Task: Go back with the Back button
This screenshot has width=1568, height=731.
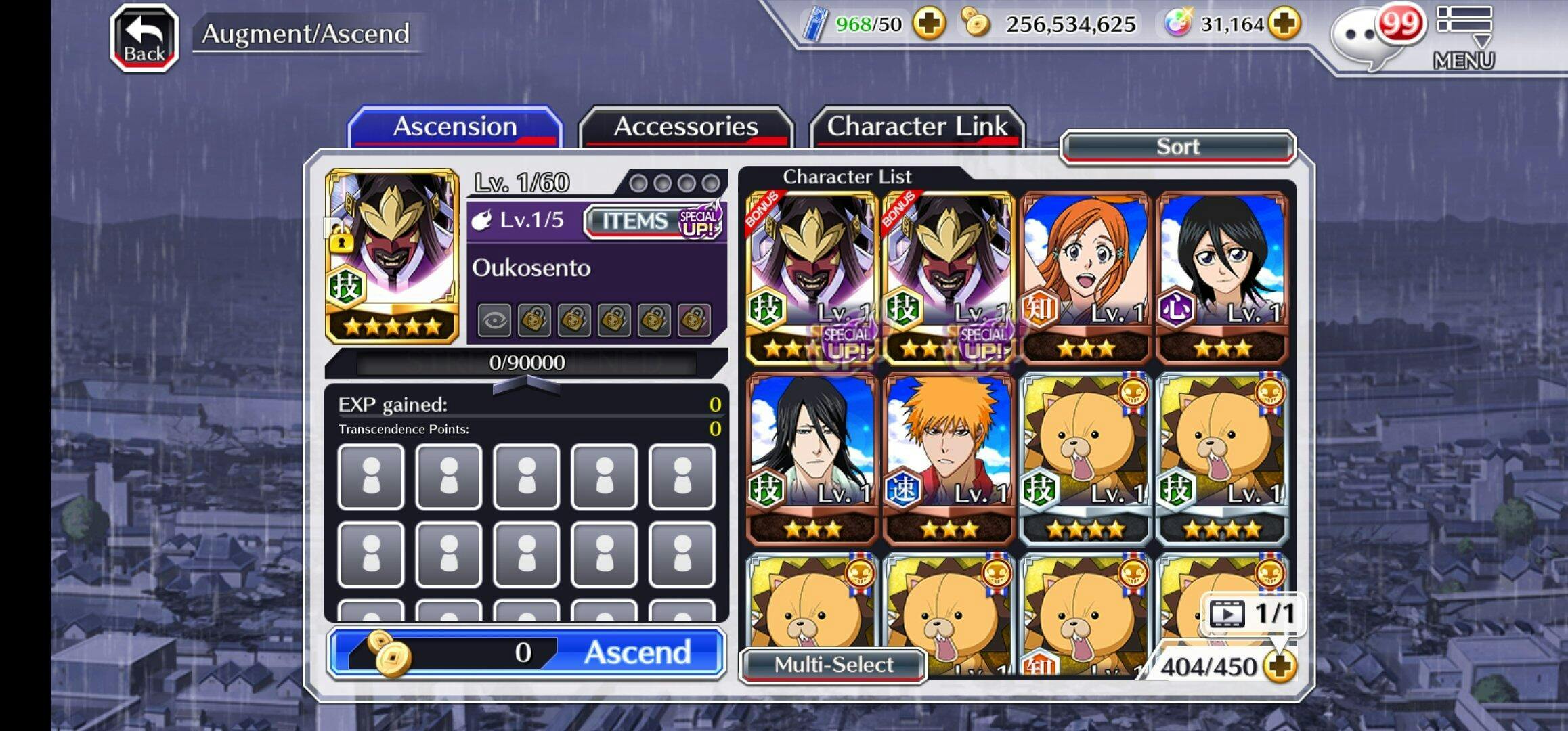Action: [144, 38]
